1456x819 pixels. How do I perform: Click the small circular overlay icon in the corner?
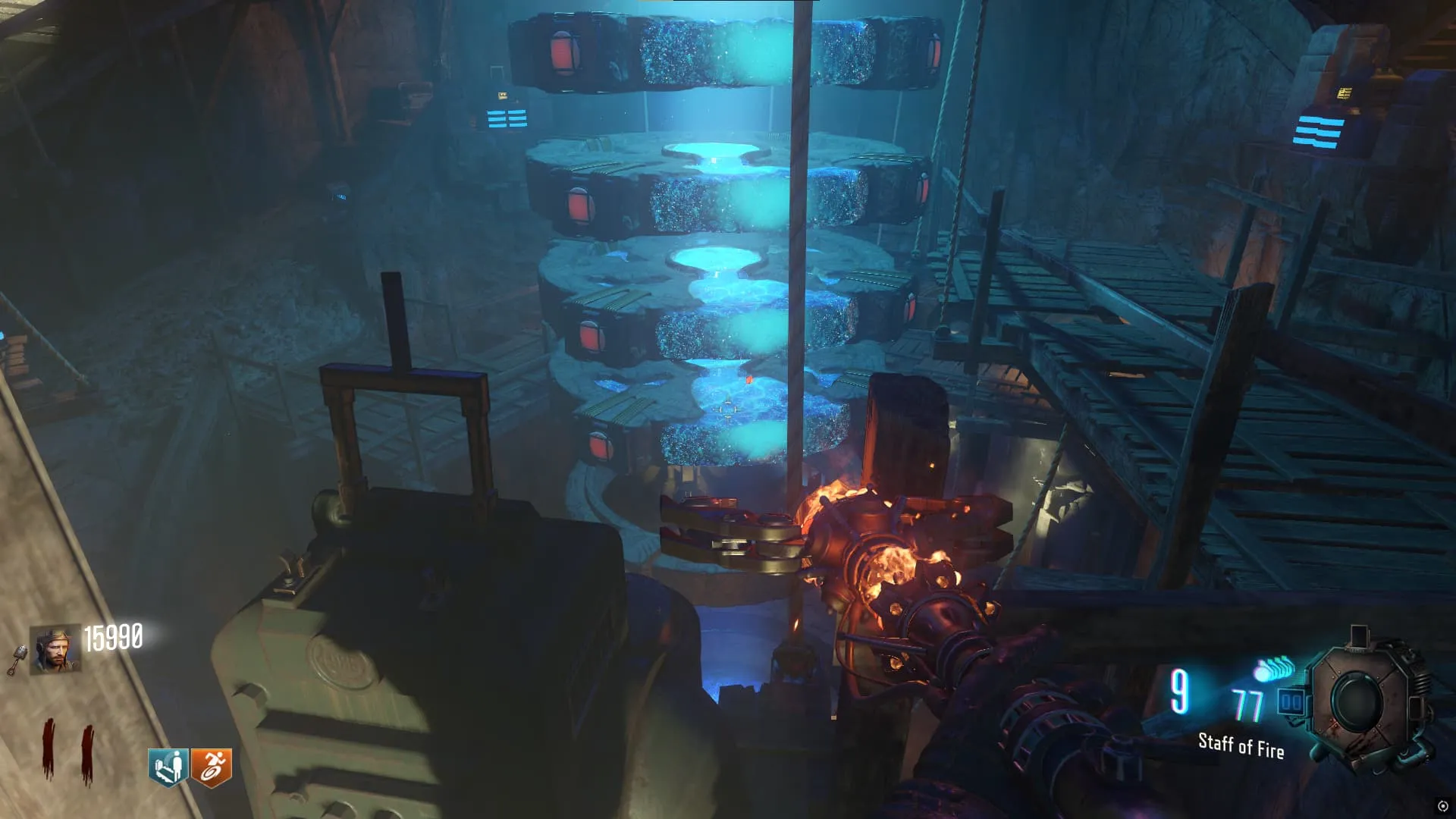coord(1442,805)
